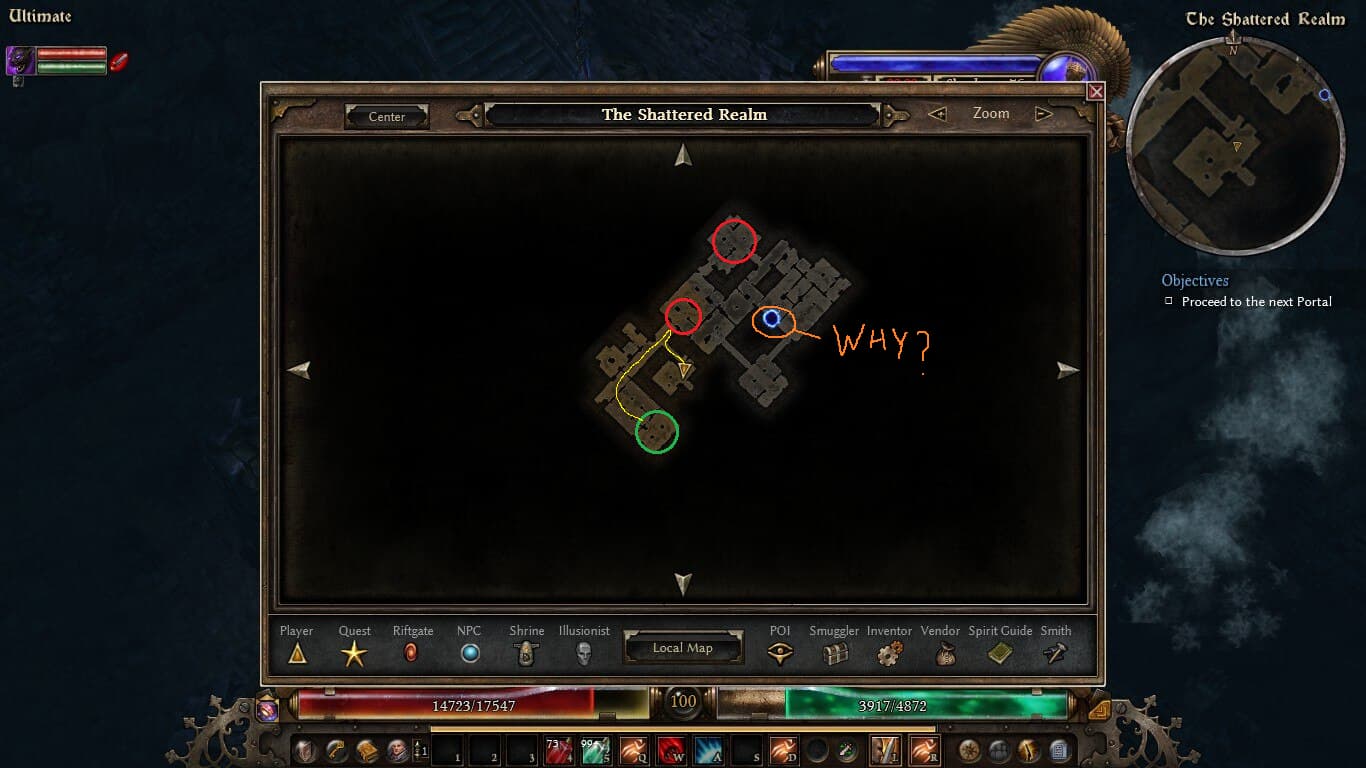Open the character sheet shield icon

[x=304, y=750]
